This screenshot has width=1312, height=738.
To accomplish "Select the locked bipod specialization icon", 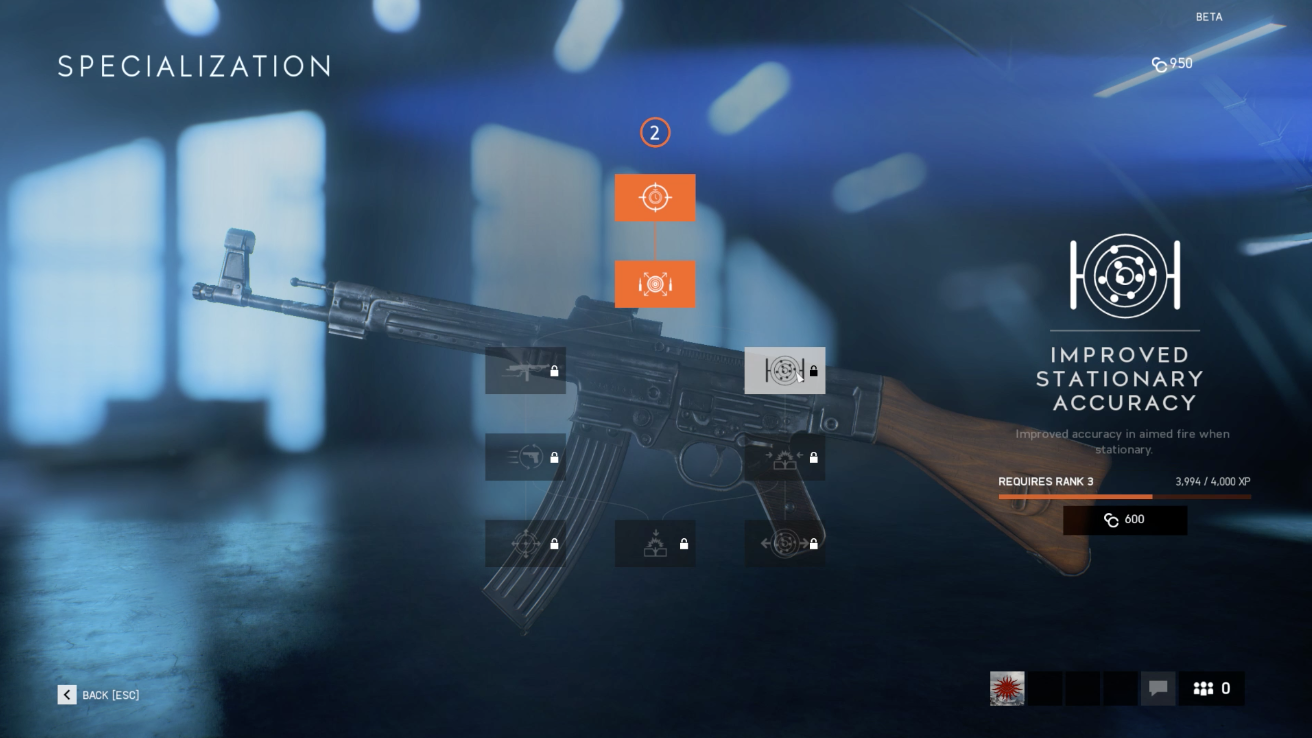I will (655, 543).
